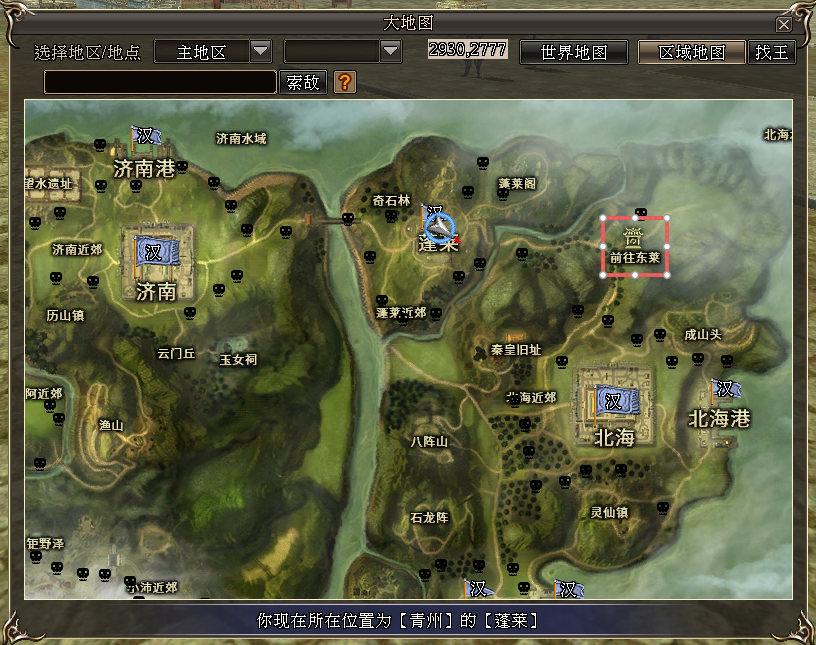Open the empty location dropdown

[390, 51]
